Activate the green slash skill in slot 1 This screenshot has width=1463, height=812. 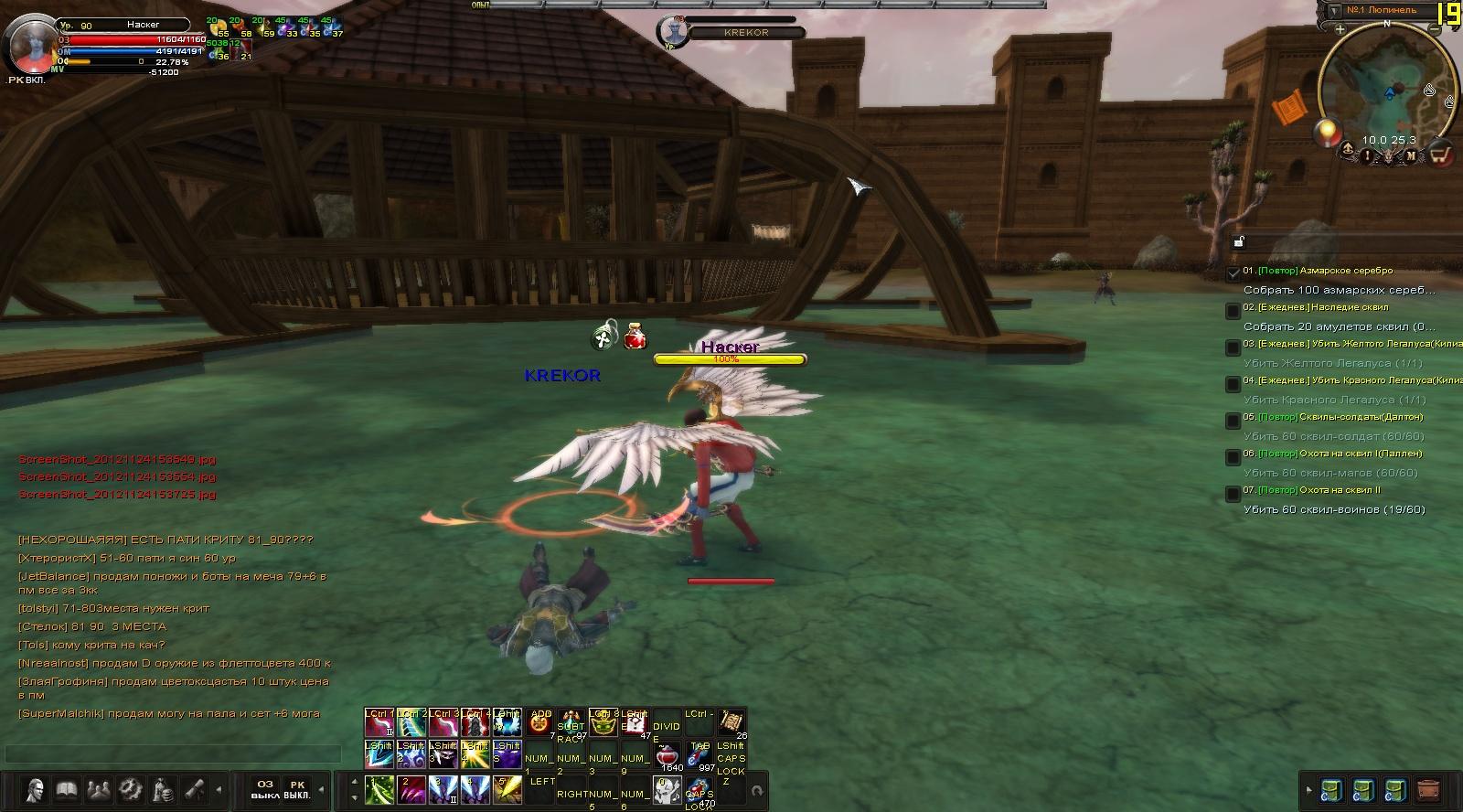379,789
